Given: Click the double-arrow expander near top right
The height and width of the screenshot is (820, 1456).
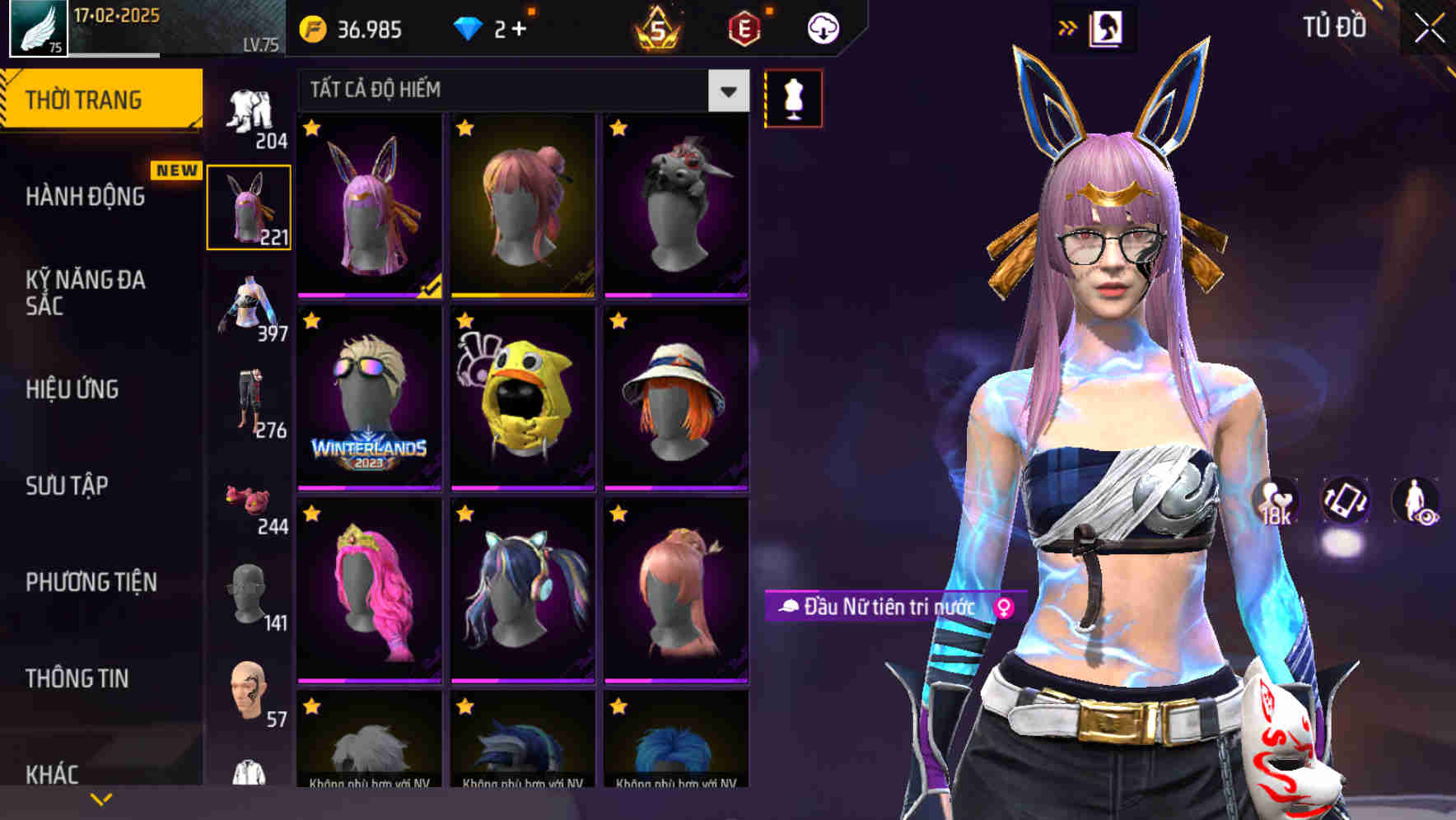Looking at the screenshot, I should click(1069, 27).
